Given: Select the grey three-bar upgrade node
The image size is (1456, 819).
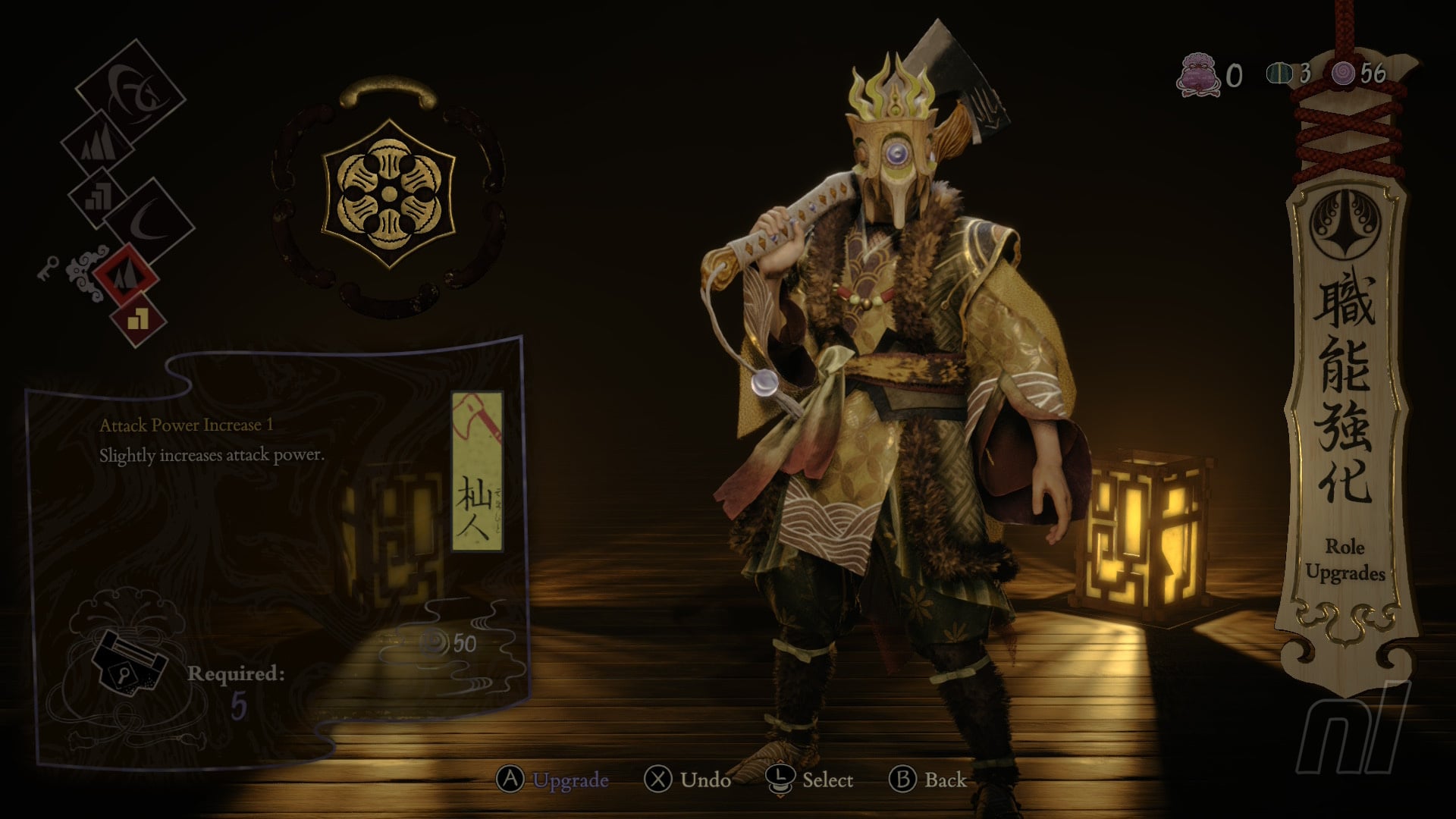Looking at the screenshot, I should (x=98, y=197).
